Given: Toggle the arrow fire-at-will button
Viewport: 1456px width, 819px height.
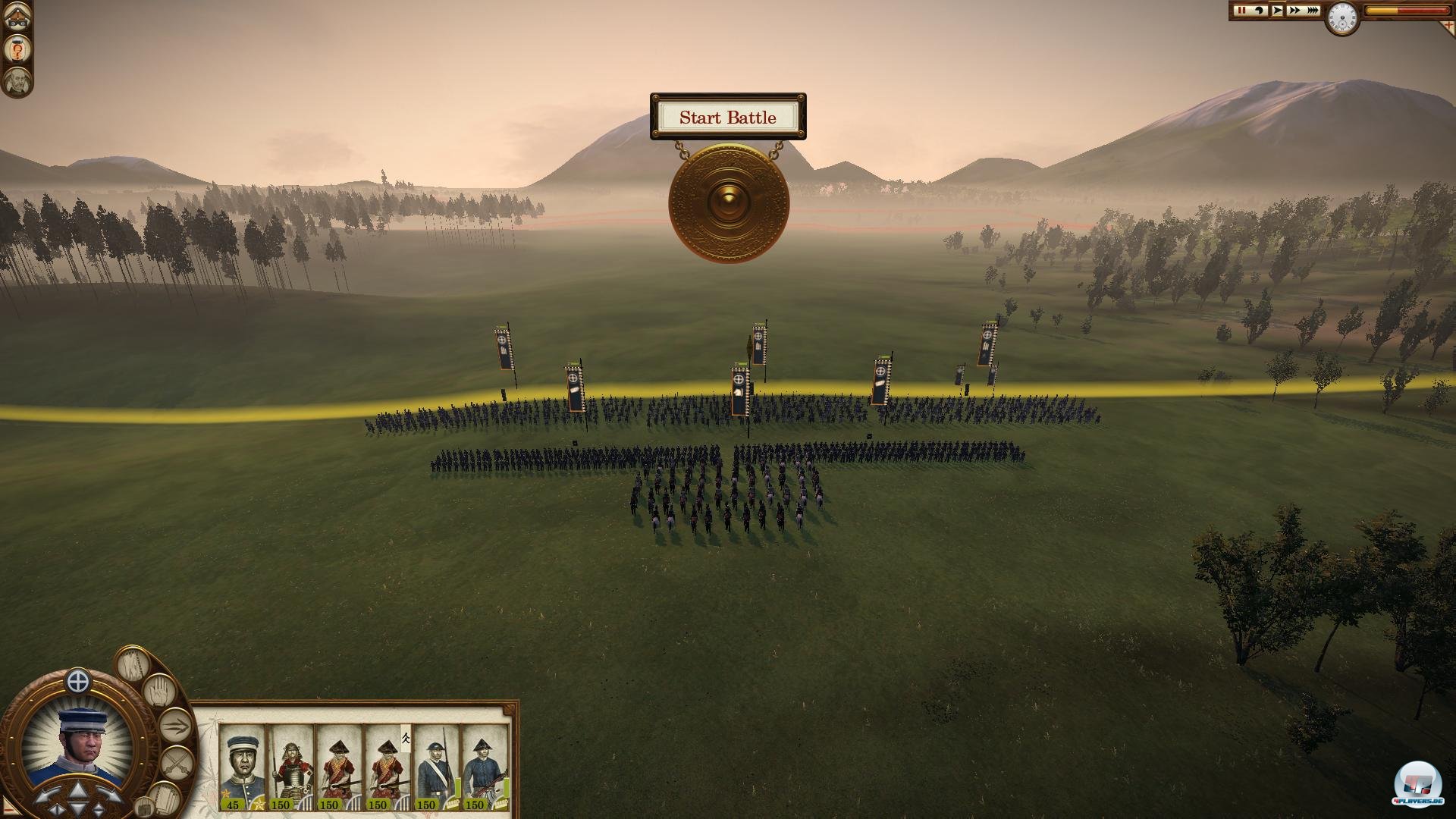Looking at the screenshot, I should point(175,725).
